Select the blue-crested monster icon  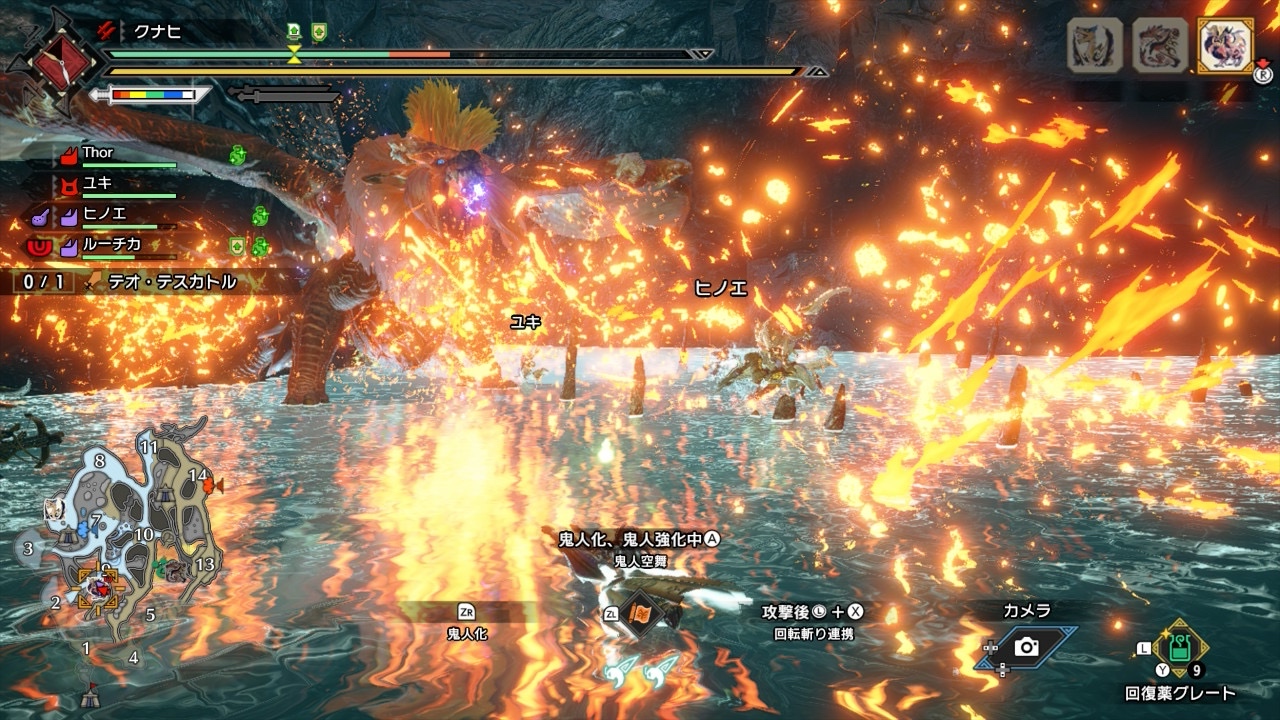click(1095, 46)
